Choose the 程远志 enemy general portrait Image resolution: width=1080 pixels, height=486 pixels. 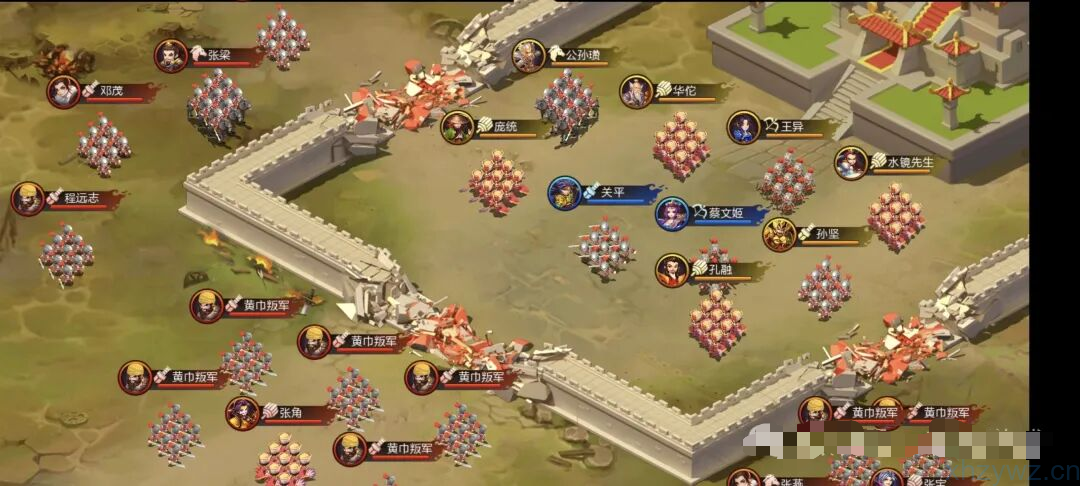pos(28,198)
